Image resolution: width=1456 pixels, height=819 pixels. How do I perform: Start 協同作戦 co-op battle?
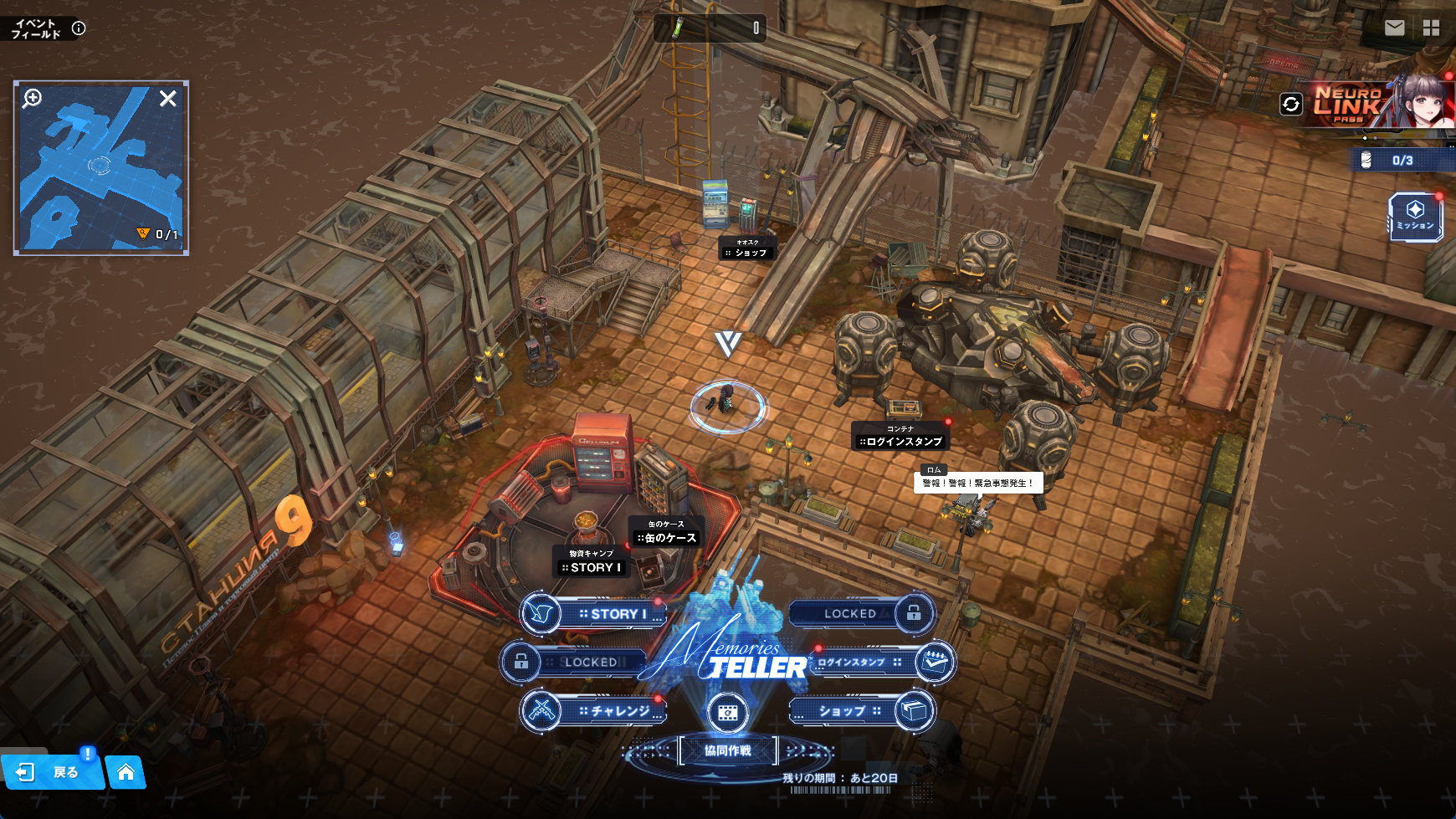click(728, 751)
